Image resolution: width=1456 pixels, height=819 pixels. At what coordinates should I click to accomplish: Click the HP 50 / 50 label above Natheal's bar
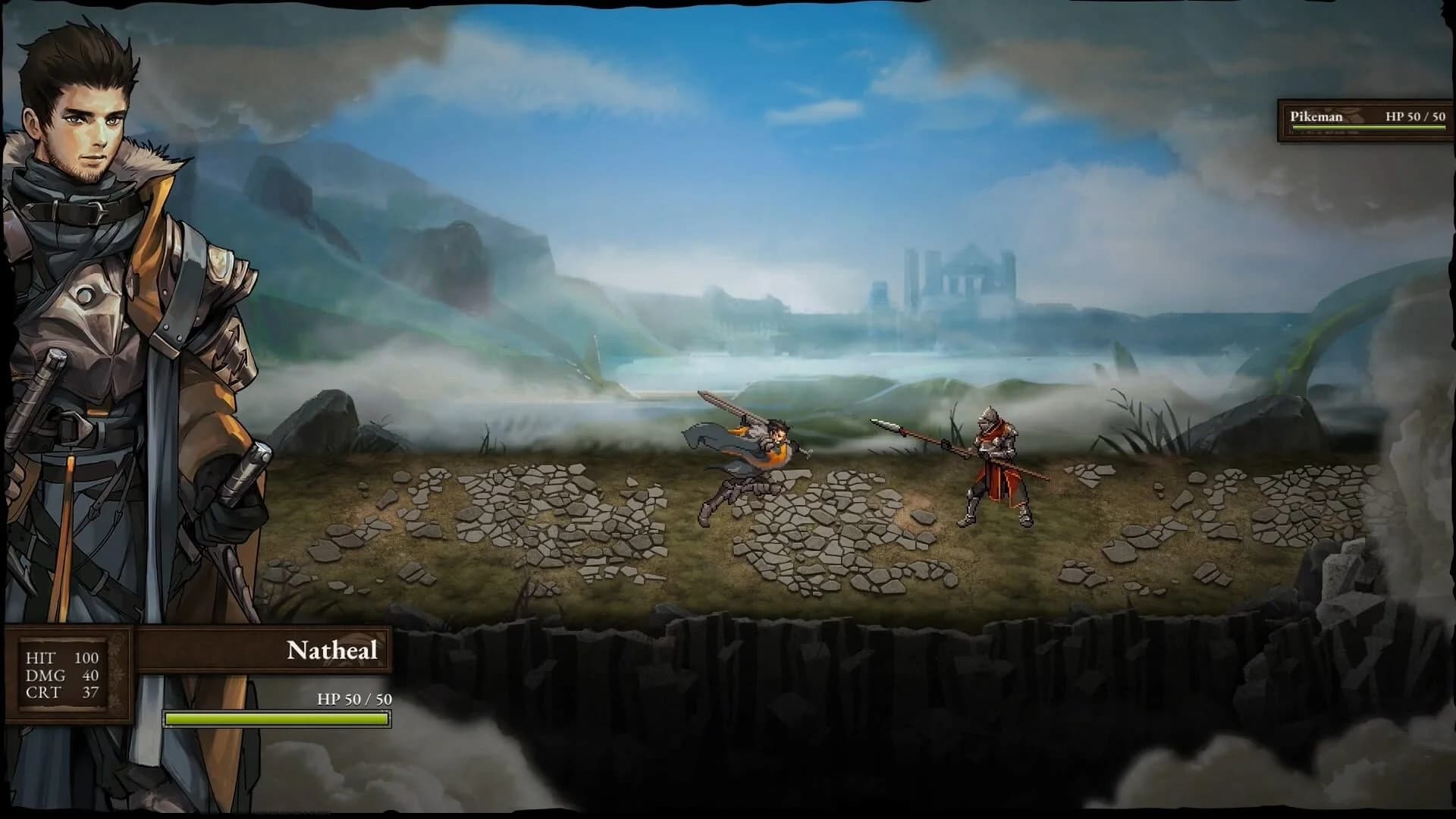(x=353, y=699)
